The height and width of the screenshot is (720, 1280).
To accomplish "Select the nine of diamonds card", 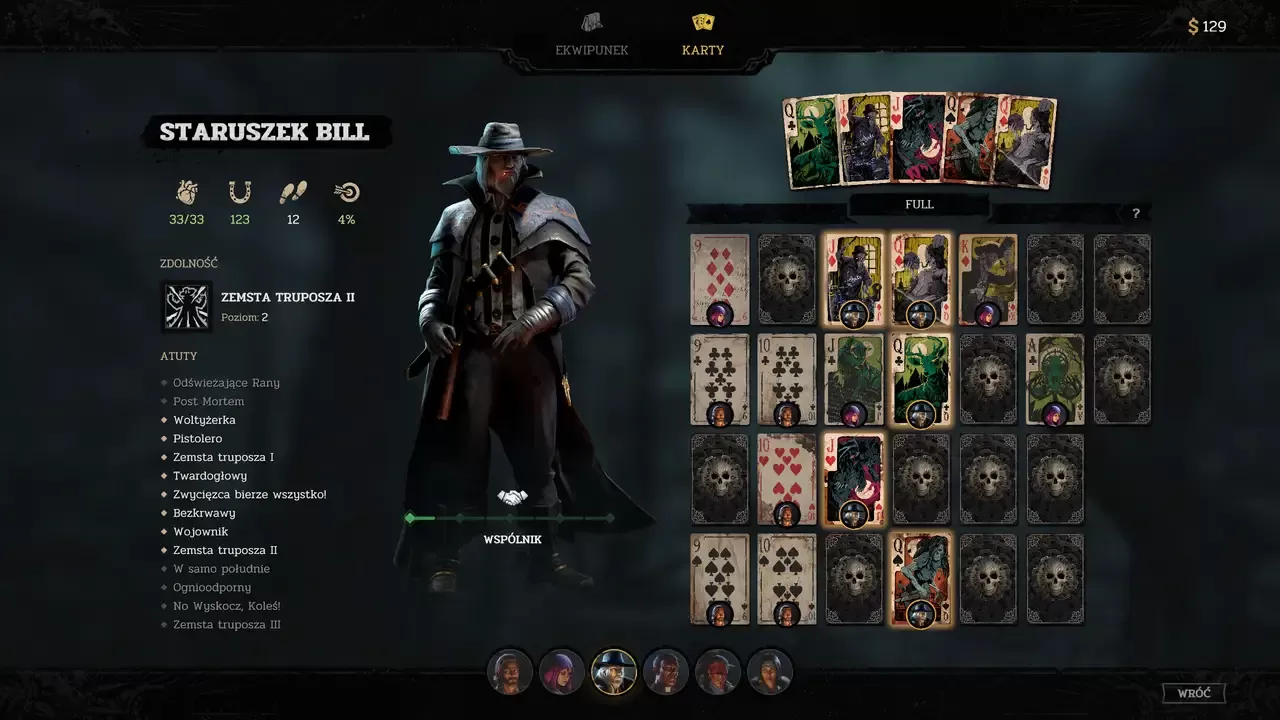I will [719, 279].
